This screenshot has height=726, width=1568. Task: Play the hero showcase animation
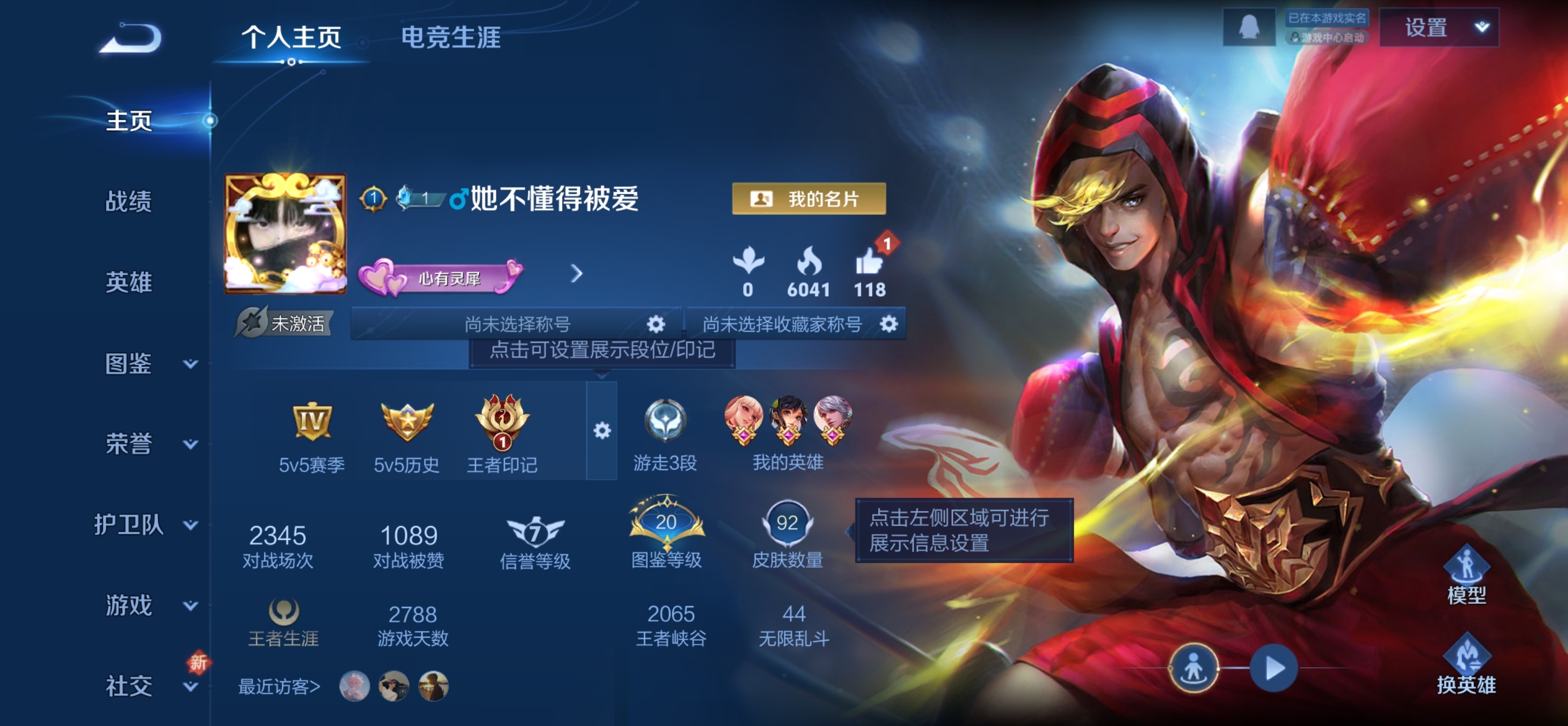click(x=1273, y=668)
